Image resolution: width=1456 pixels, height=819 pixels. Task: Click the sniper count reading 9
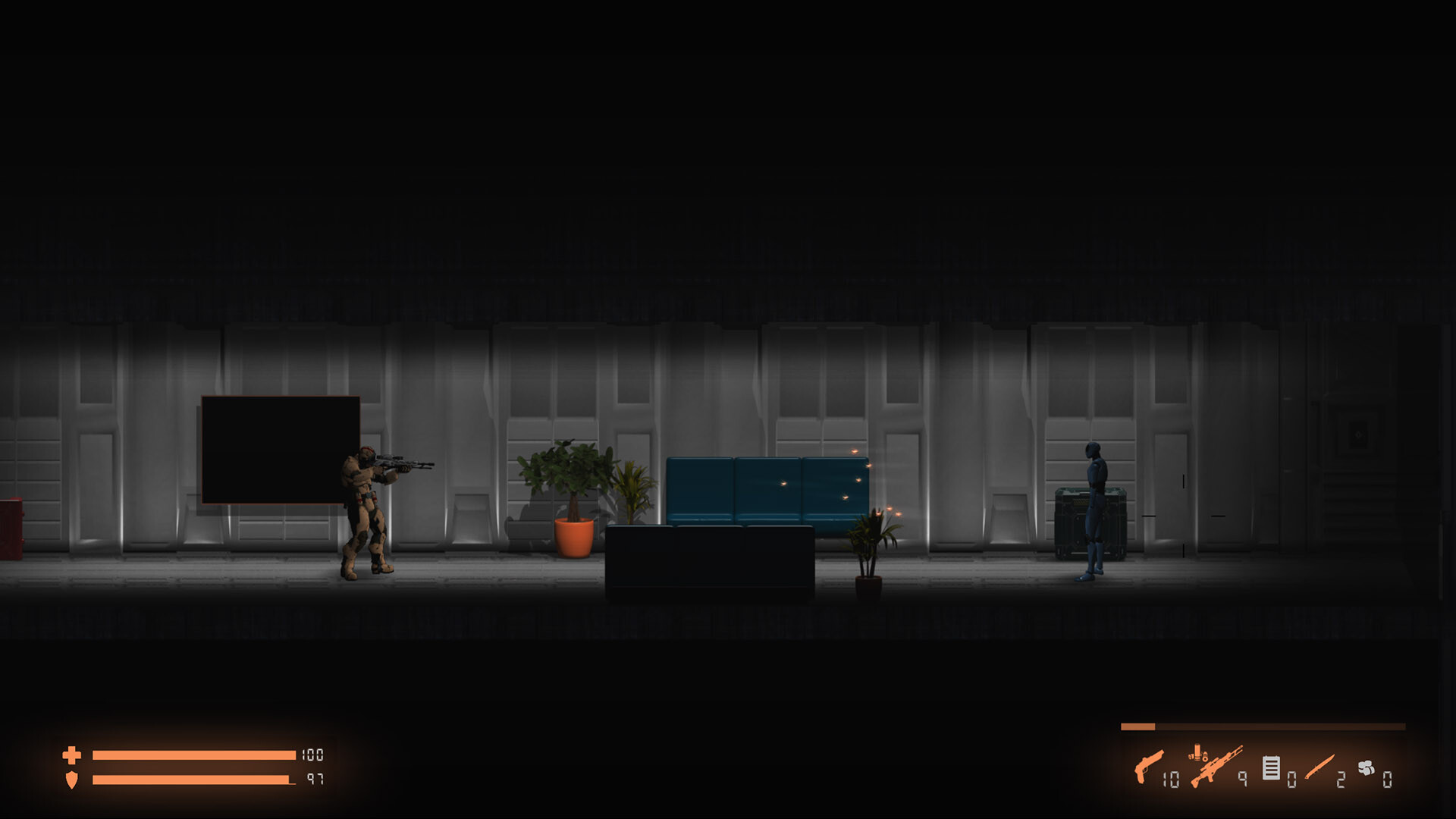click(1242, 780)
